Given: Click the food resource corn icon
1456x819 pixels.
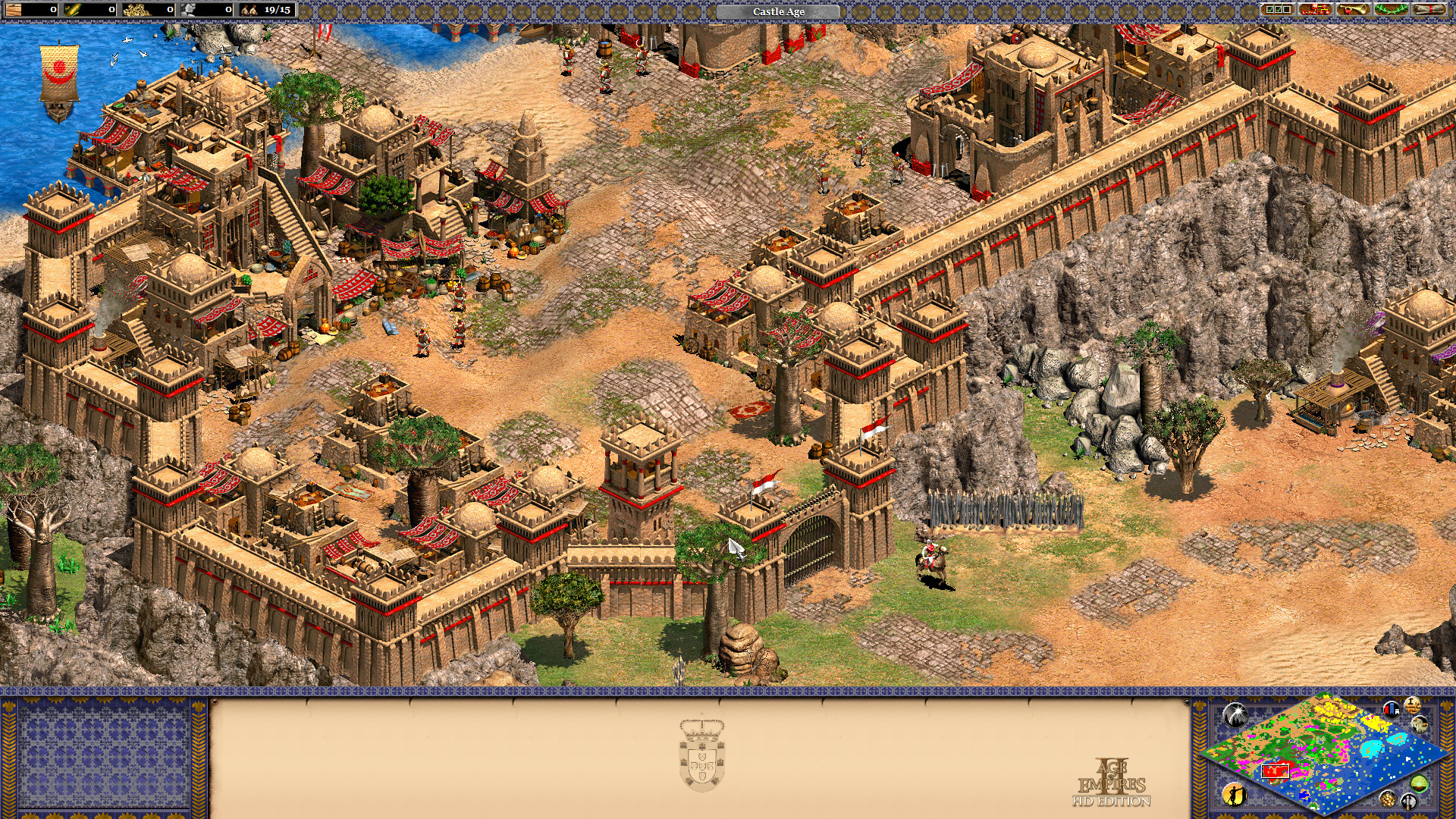Looking at the screenshot, I should pos(73,10).
